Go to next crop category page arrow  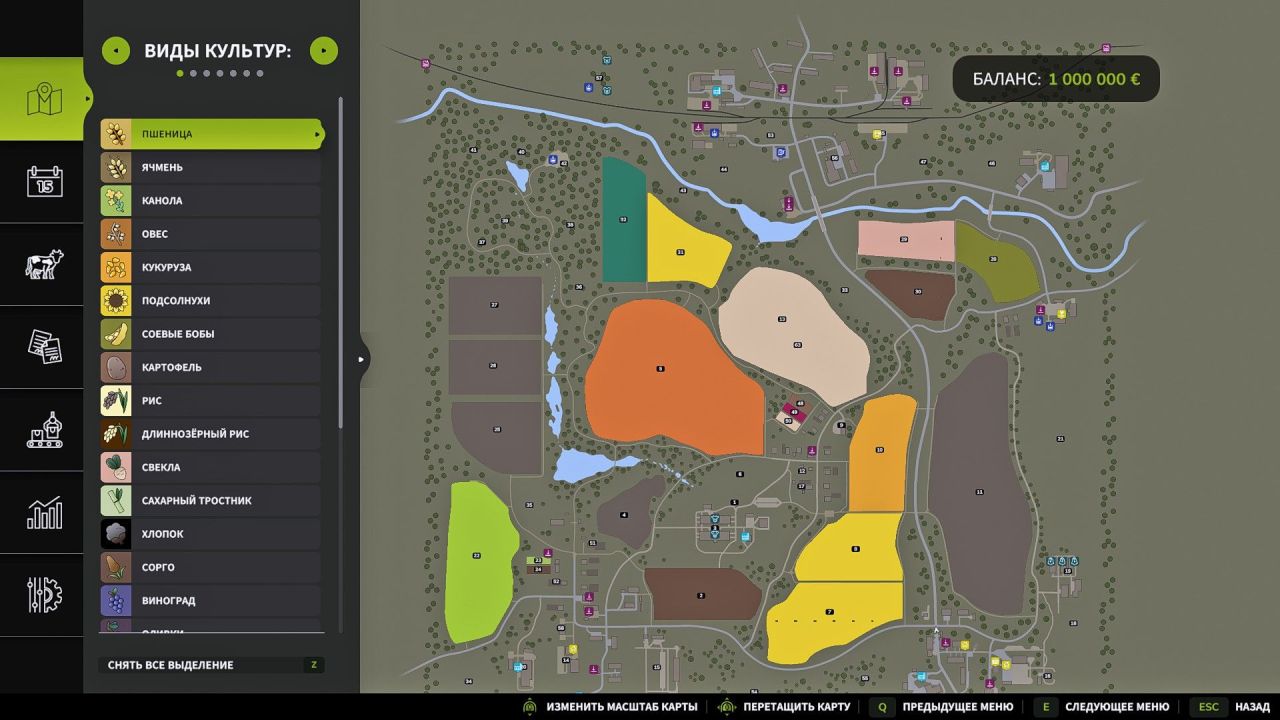[324, 51]
